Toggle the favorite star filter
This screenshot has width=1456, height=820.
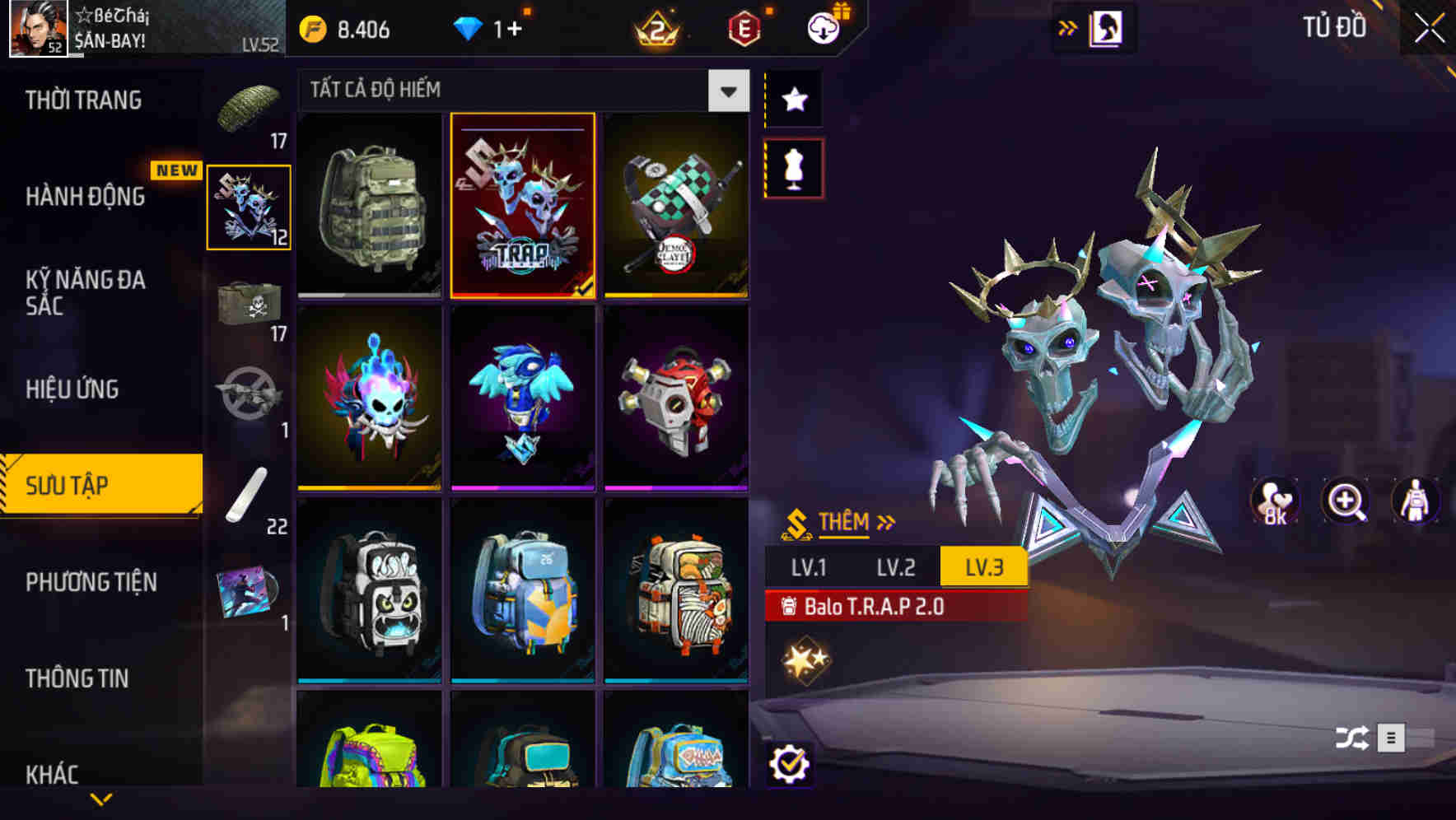(x=794, y=100)
